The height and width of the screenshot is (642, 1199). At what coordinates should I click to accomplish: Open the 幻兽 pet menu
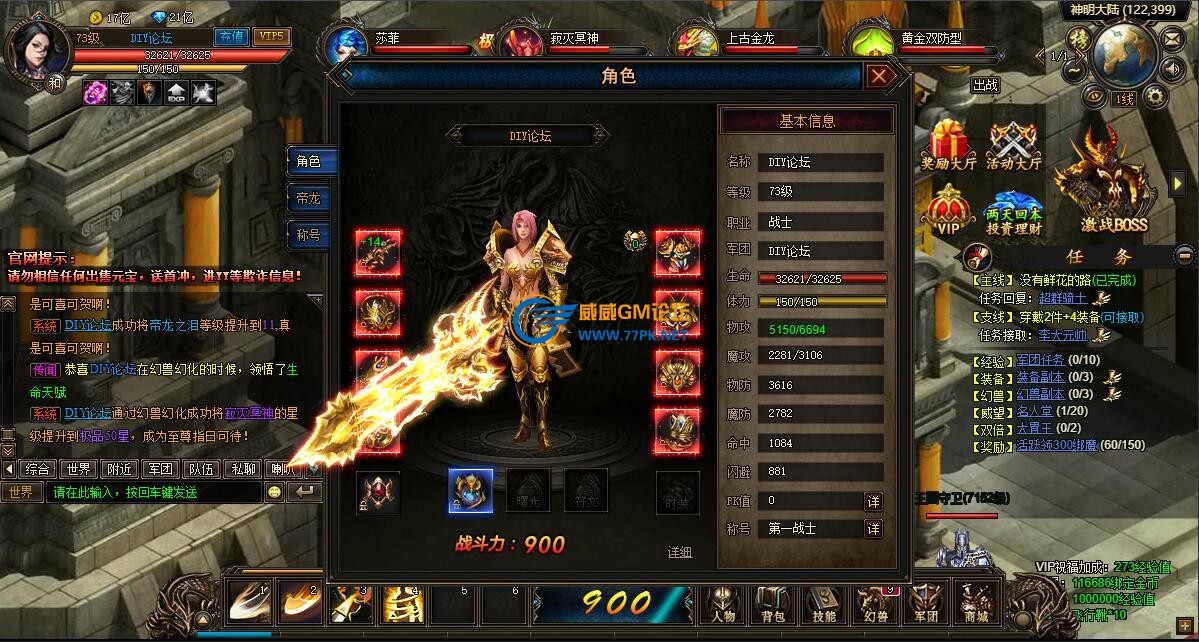[875, 606]
